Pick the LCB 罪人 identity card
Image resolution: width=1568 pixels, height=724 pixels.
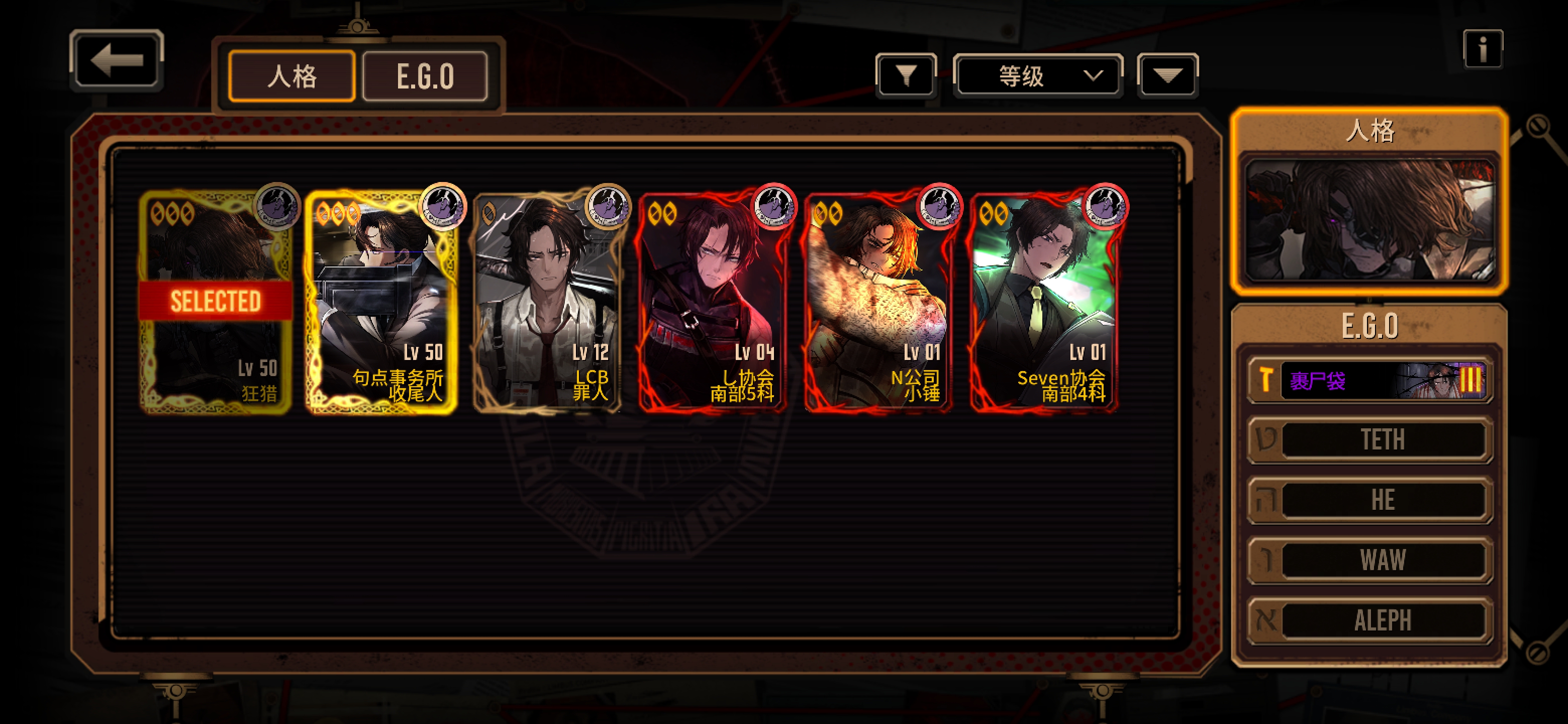pos(548,301)
